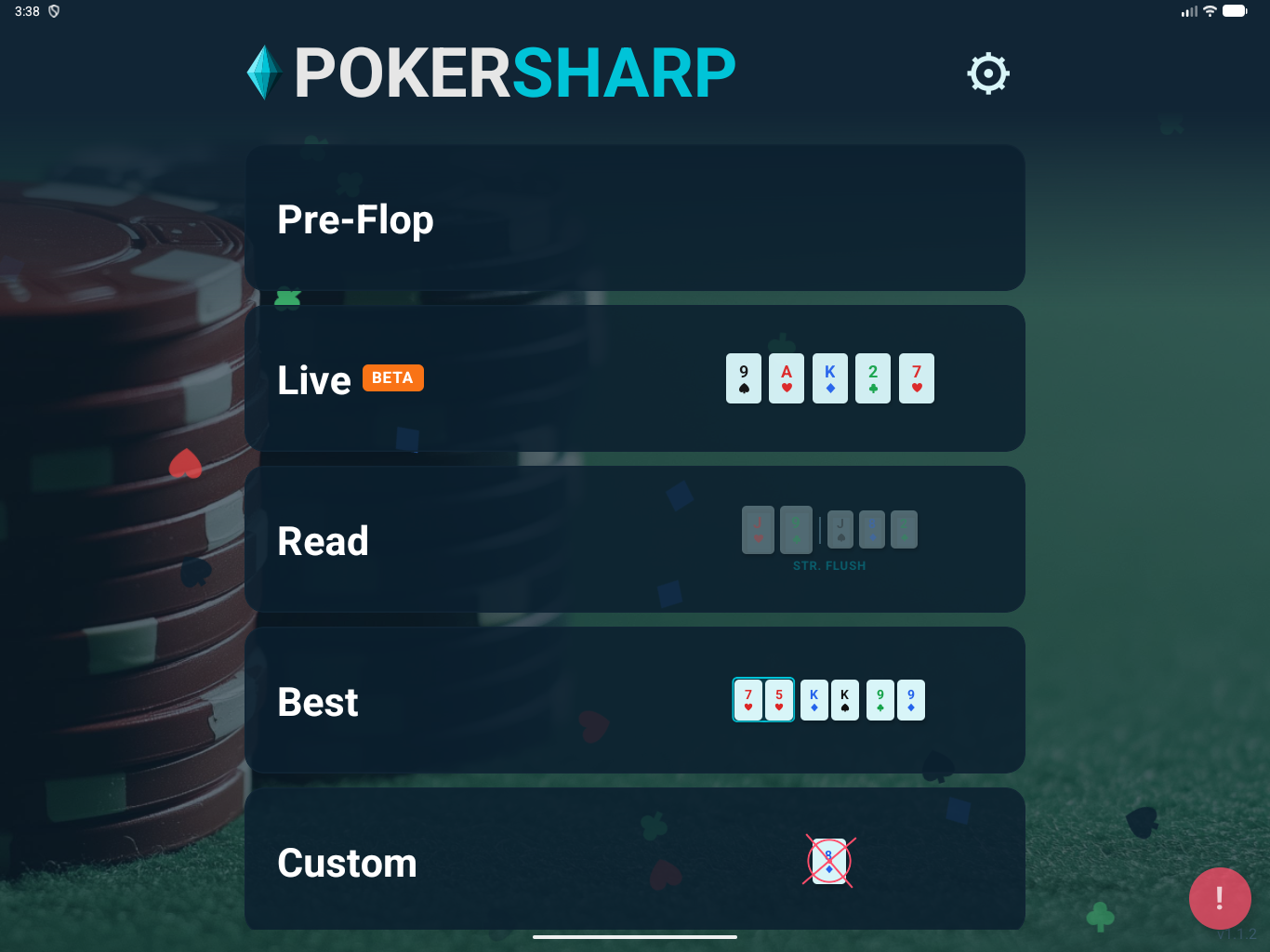
Task: Select the Best hand mode
Action: [x=634, y=700]
